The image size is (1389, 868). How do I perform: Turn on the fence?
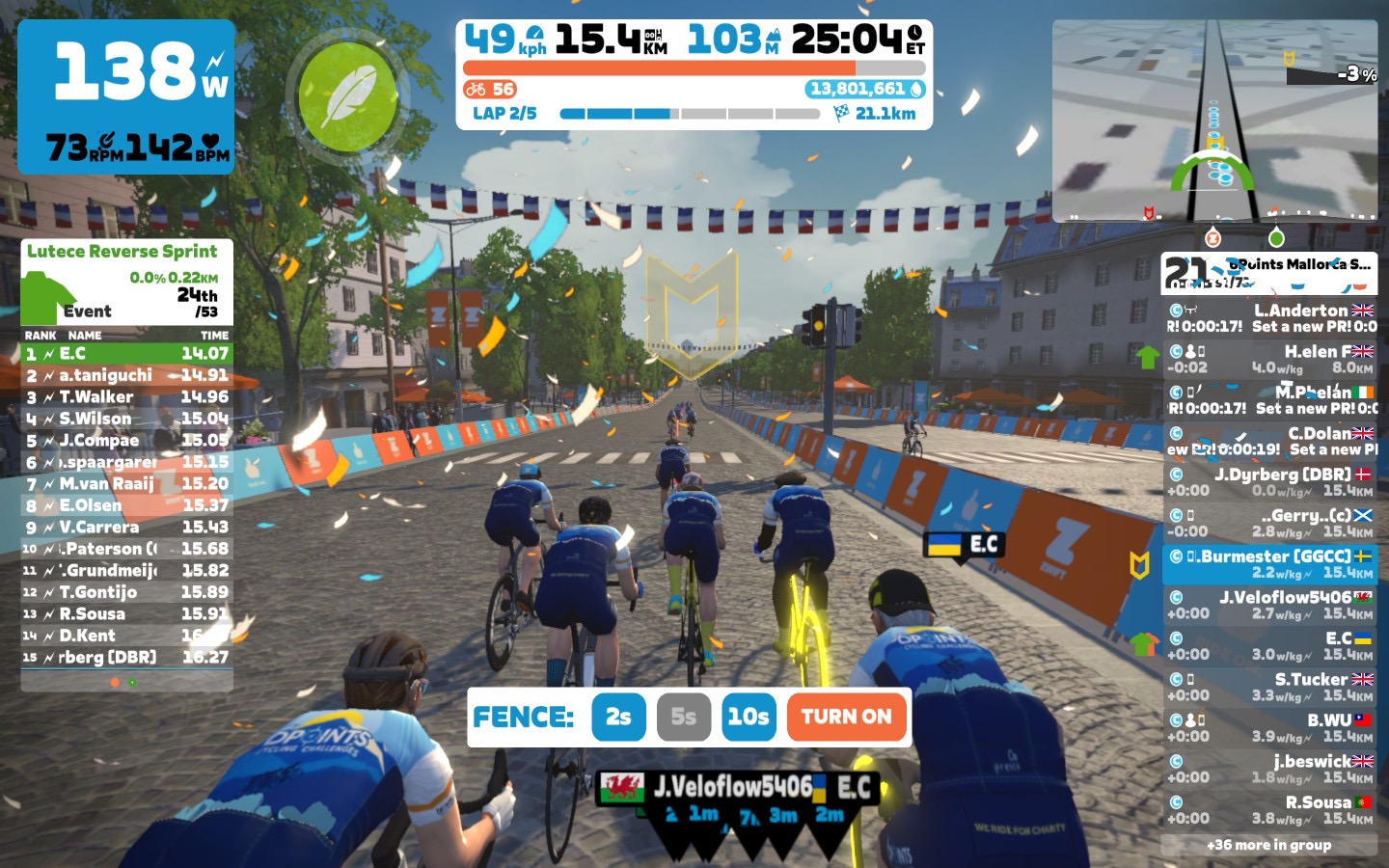click(x=846, y=717)
